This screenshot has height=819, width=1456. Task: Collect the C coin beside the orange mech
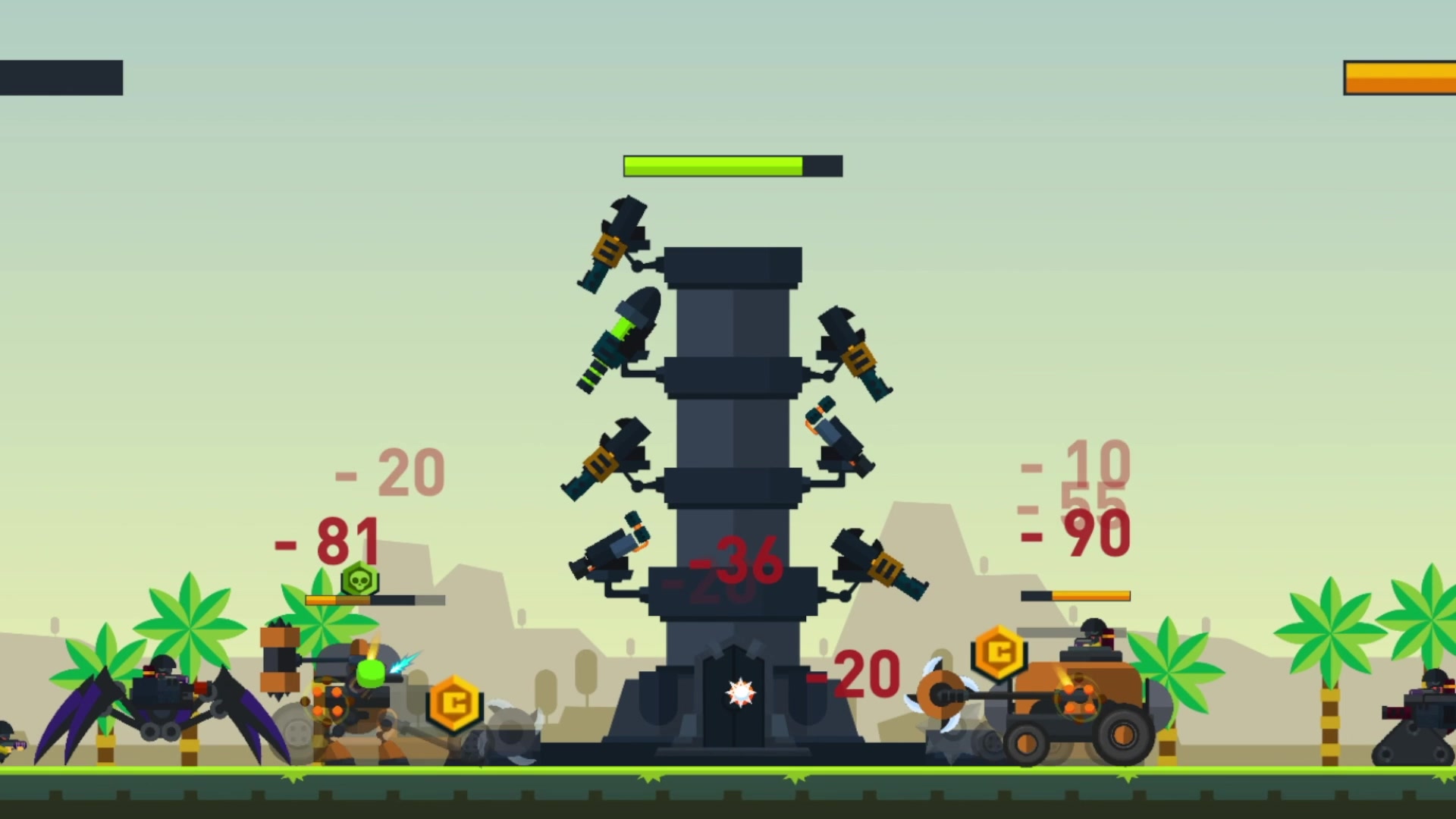456,704
